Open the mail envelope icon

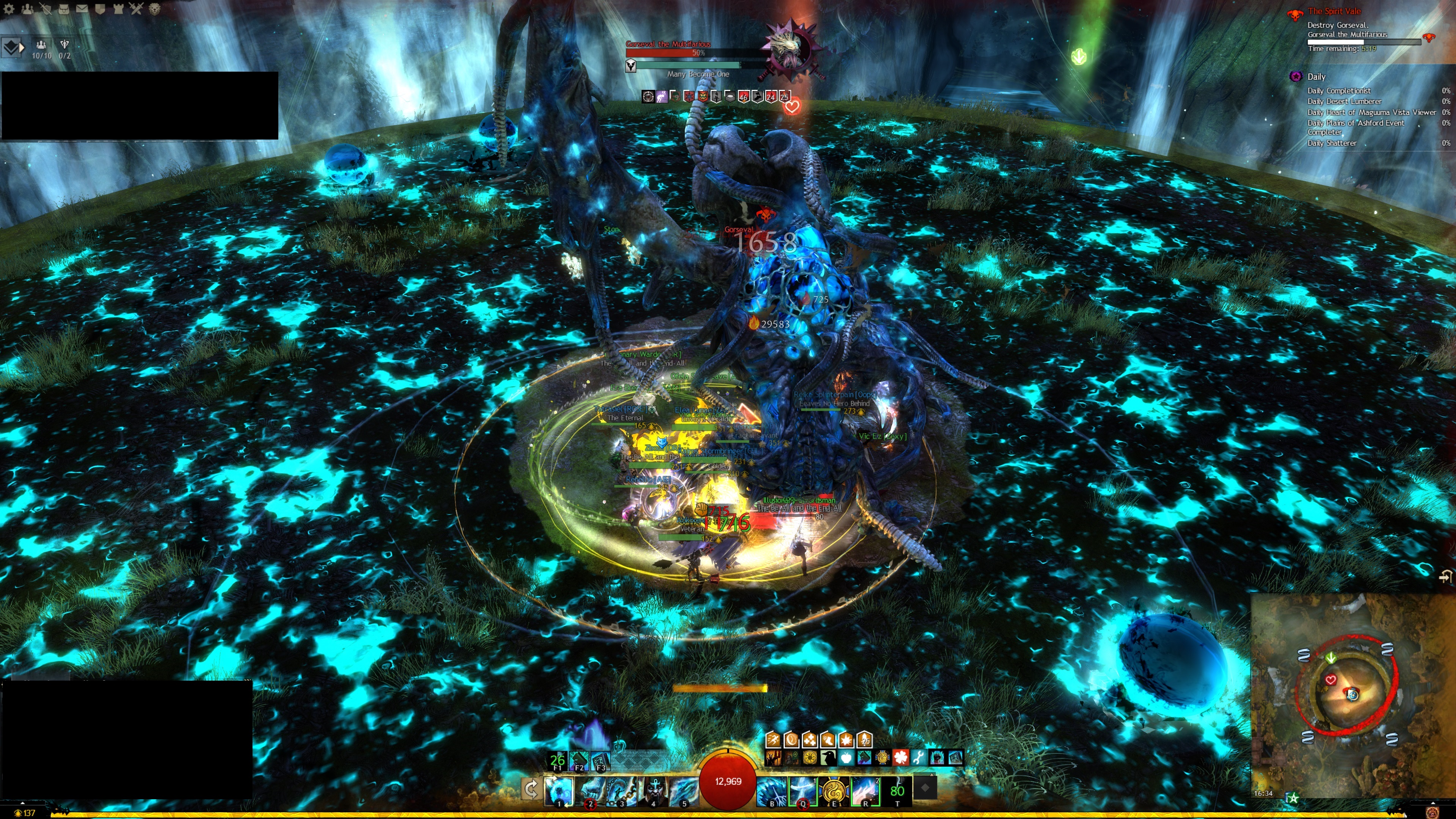82,8
